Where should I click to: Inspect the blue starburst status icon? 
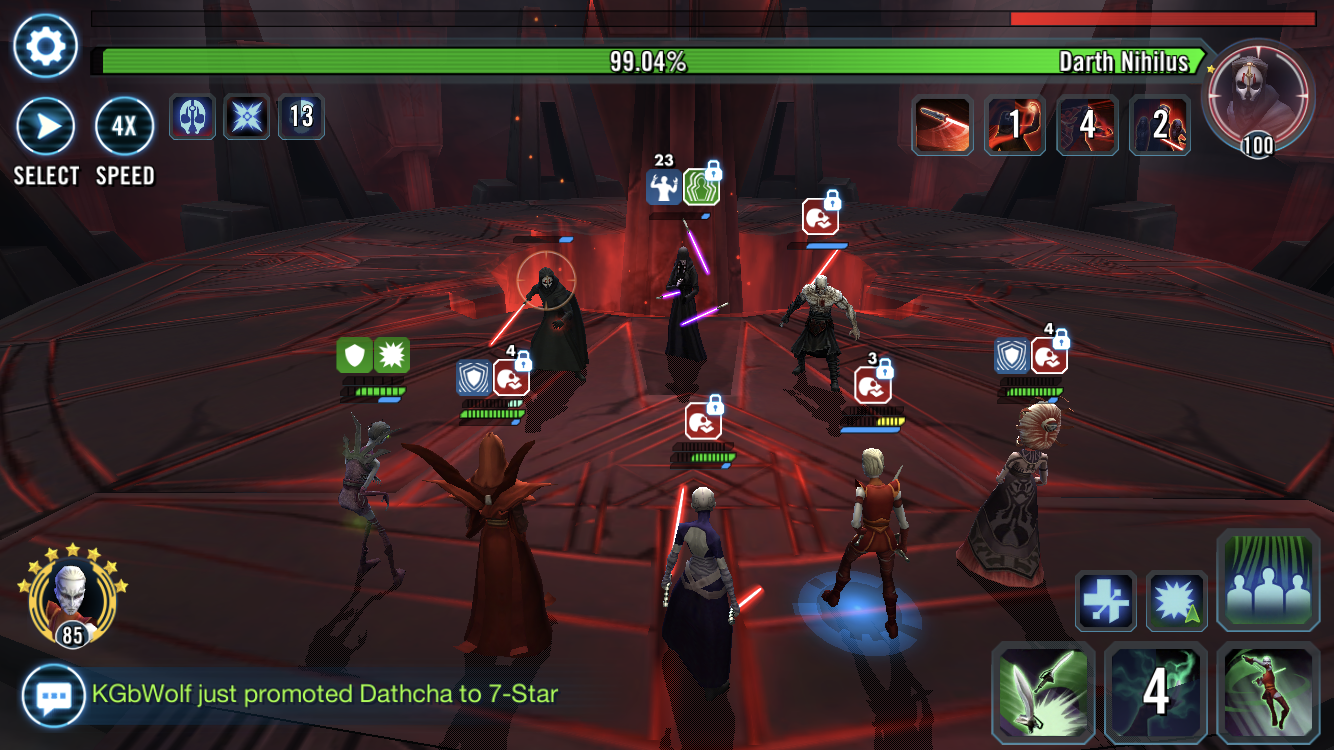246,117
